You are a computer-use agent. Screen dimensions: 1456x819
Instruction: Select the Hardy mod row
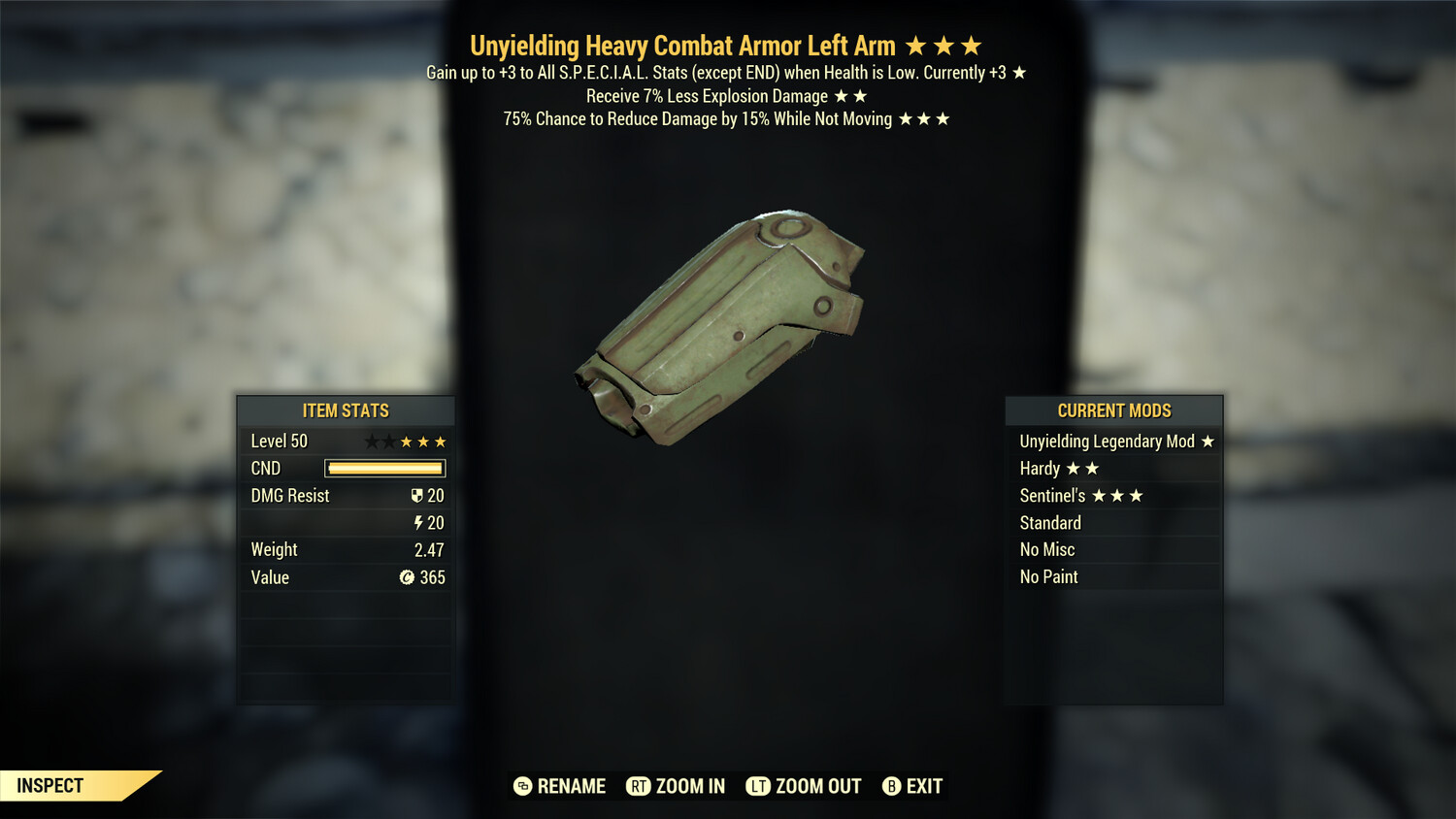1114,469
